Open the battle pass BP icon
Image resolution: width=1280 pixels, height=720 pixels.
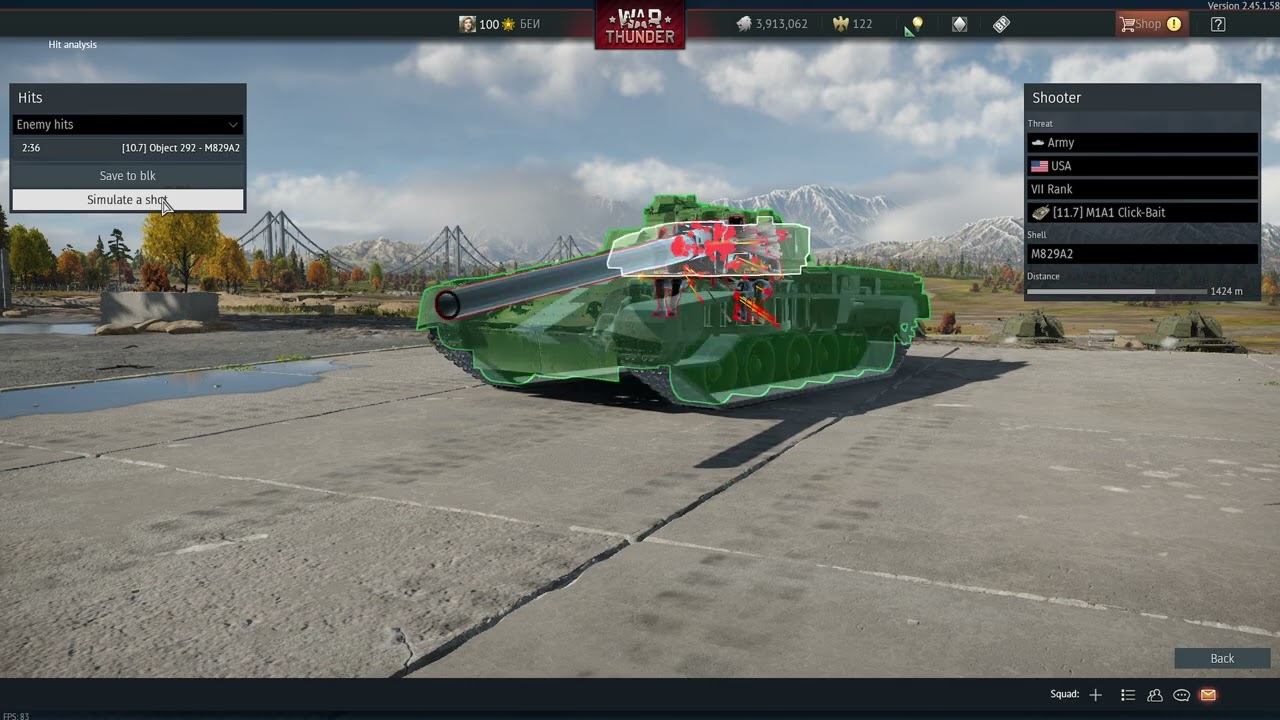coord(1001,24)
